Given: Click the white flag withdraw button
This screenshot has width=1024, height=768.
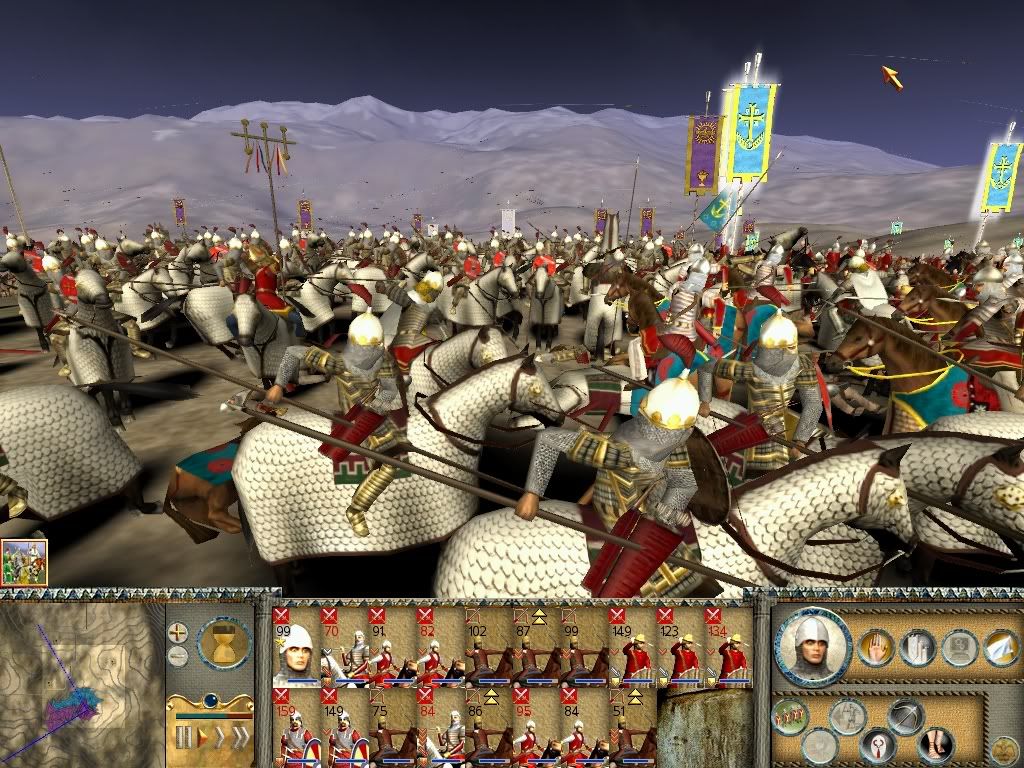Looking at the screenshot, I should [x=1001, y=649].
